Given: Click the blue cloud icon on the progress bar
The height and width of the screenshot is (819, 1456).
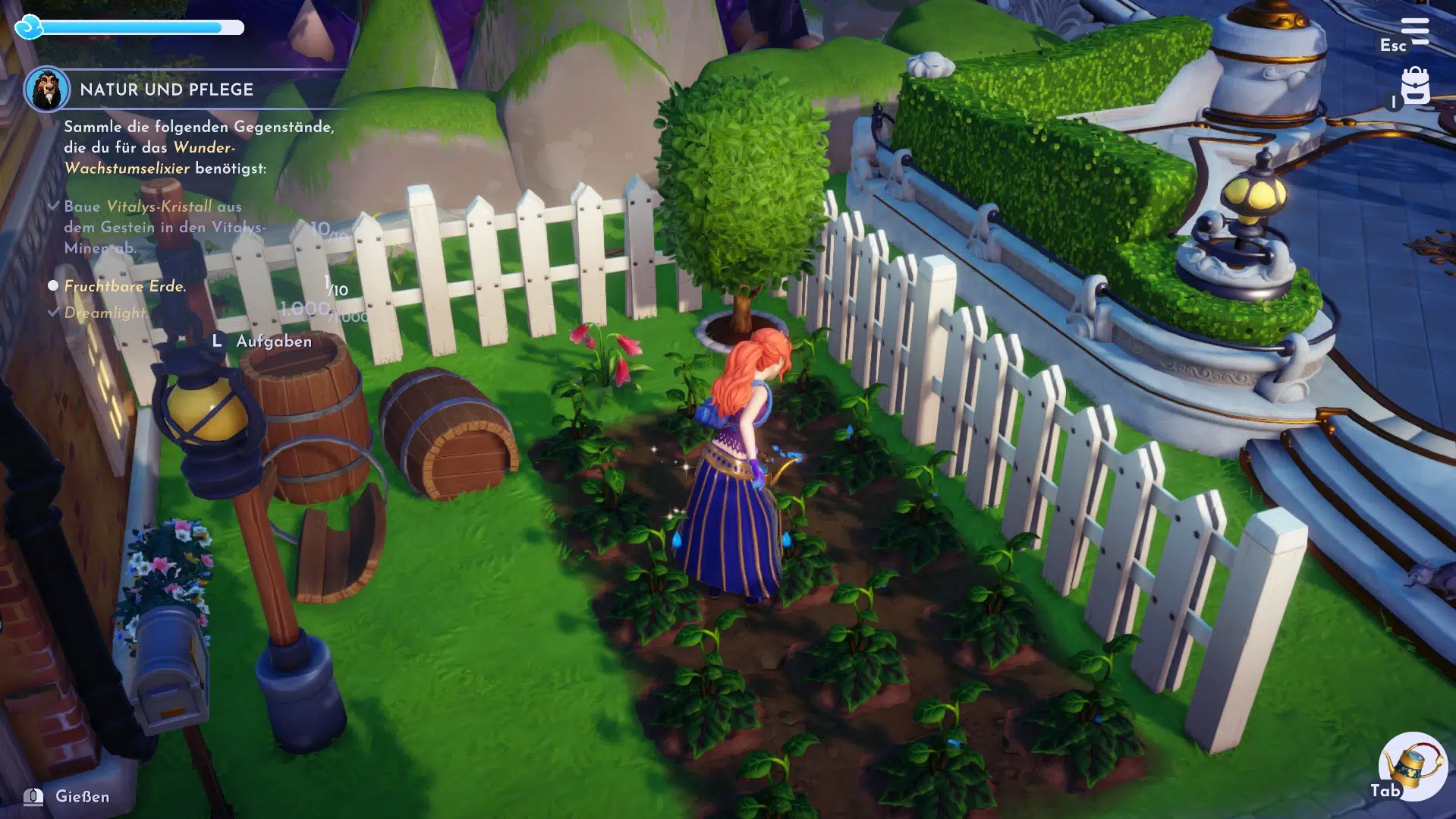Looking at the screenshot, I should [28, 27].
